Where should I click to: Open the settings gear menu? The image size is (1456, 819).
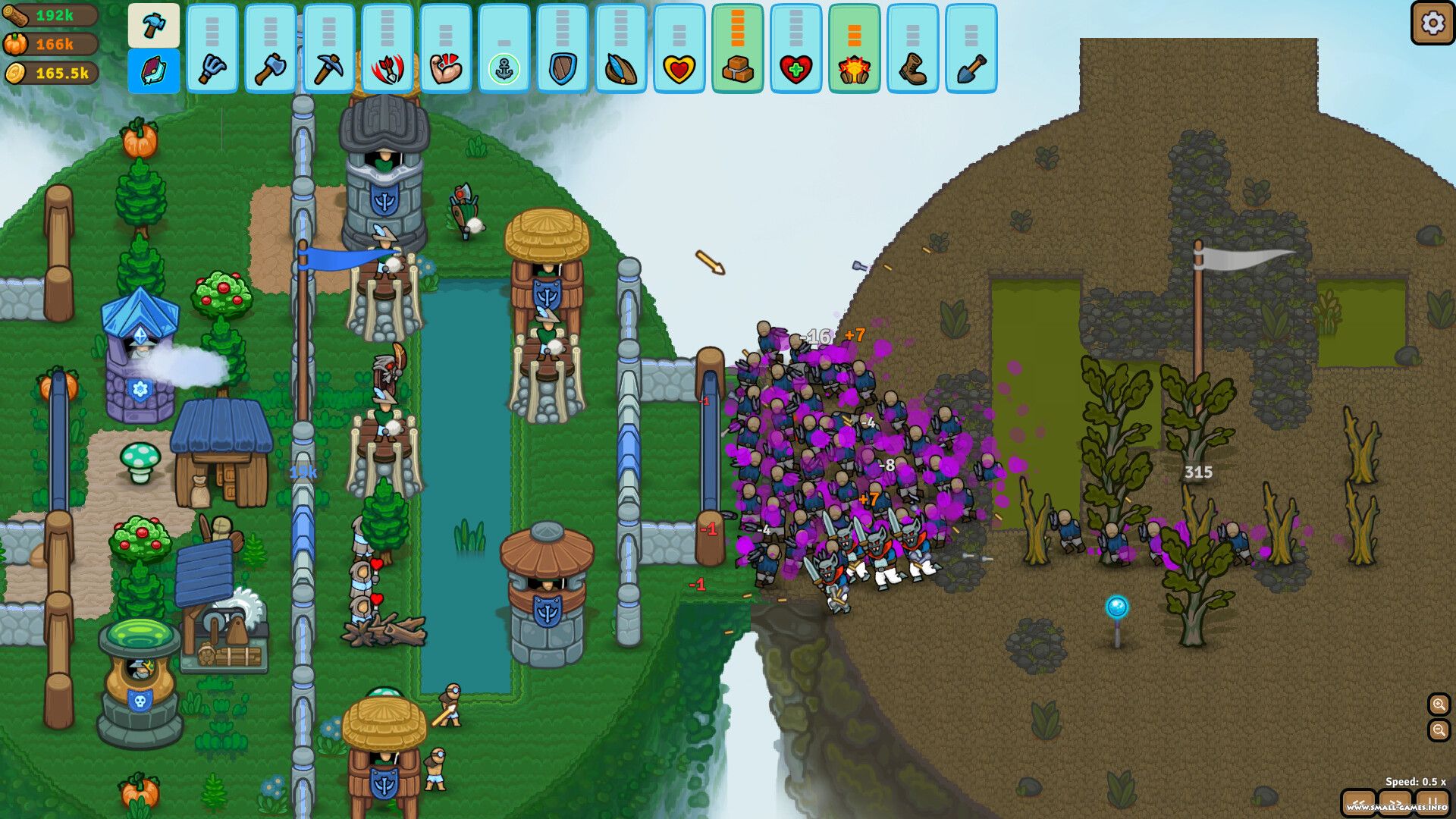coord(1432,24)
